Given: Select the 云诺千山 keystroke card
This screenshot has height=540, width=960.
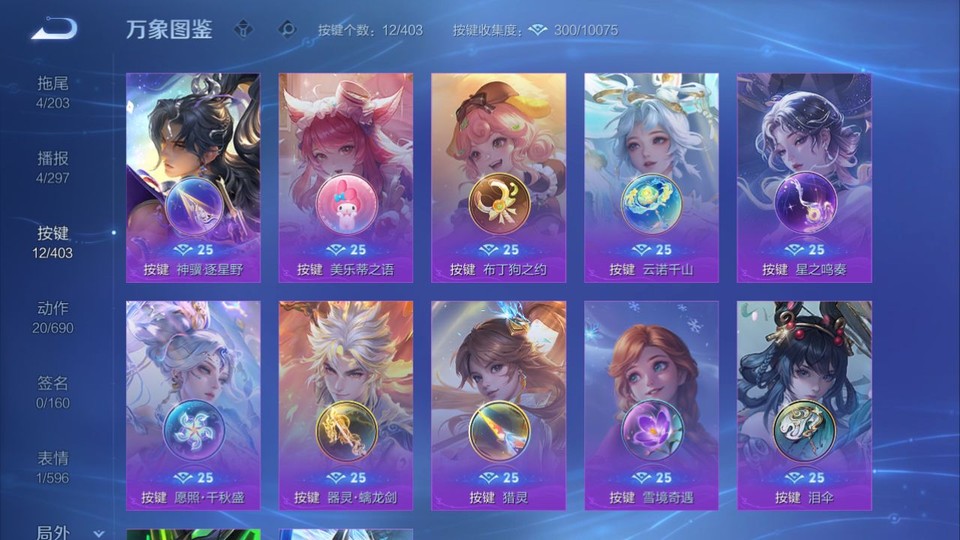Looking at the screenshot, I should [651, 178].
